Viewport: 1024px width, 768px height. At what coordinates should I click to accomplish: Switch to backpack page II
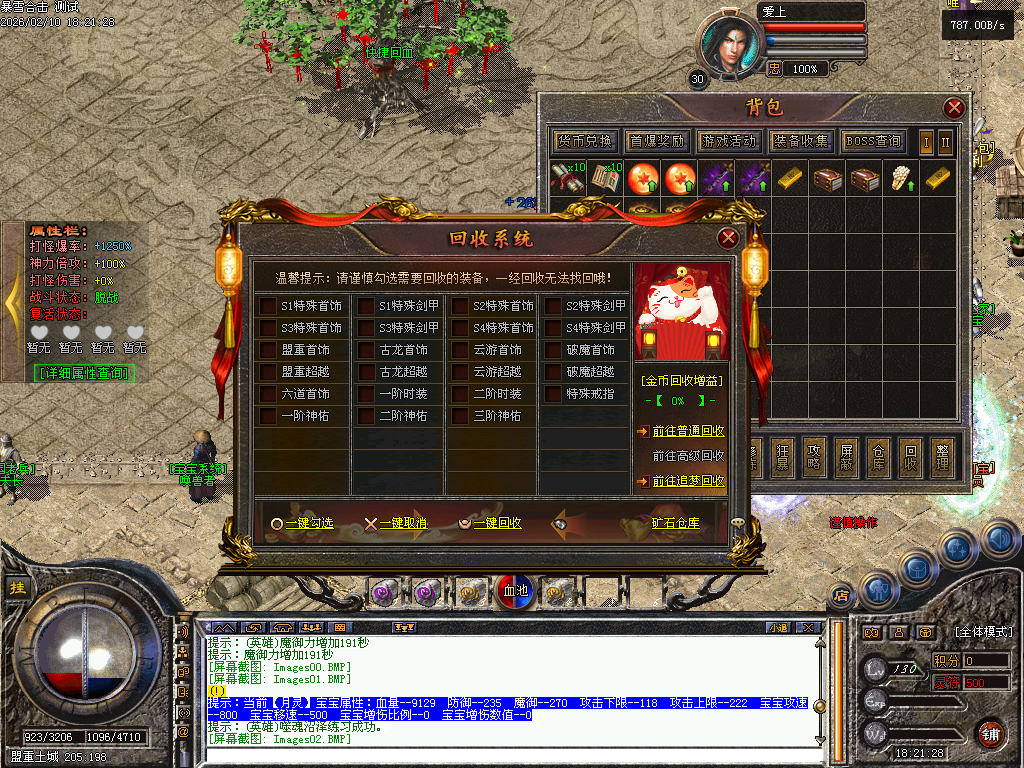pos(945,141)
